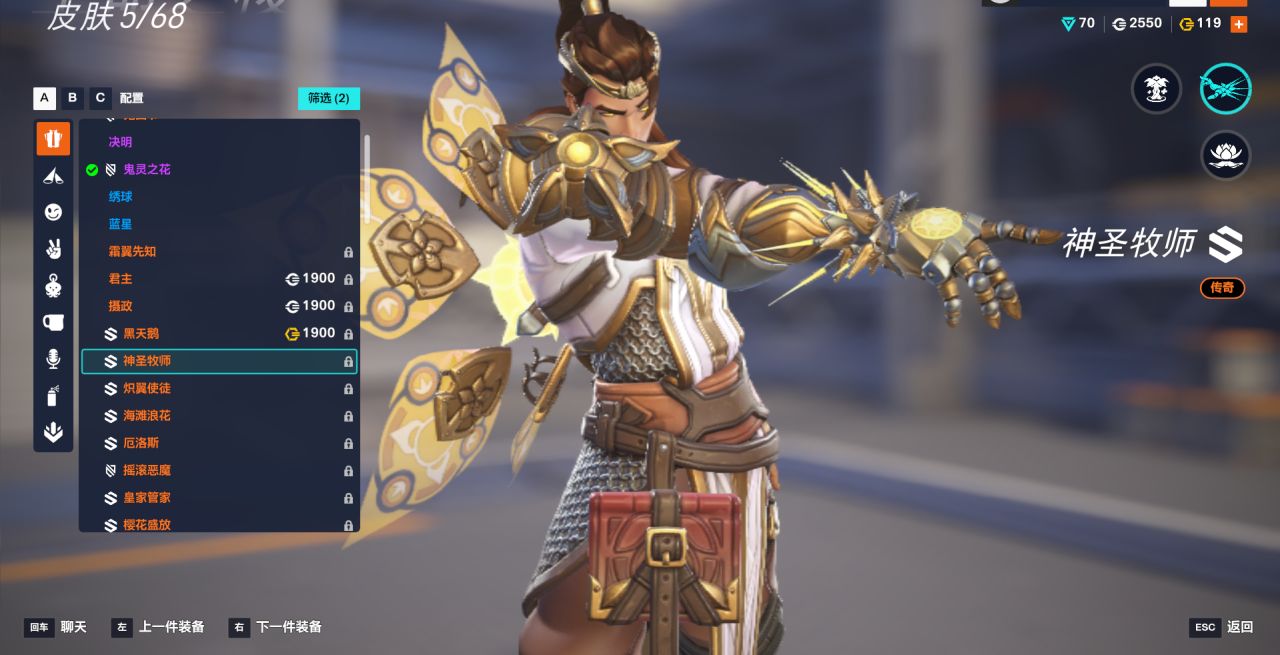Open the cup-shaped icon category
1280x655 pixels.
pyautogui.click(x=53, y=322)
